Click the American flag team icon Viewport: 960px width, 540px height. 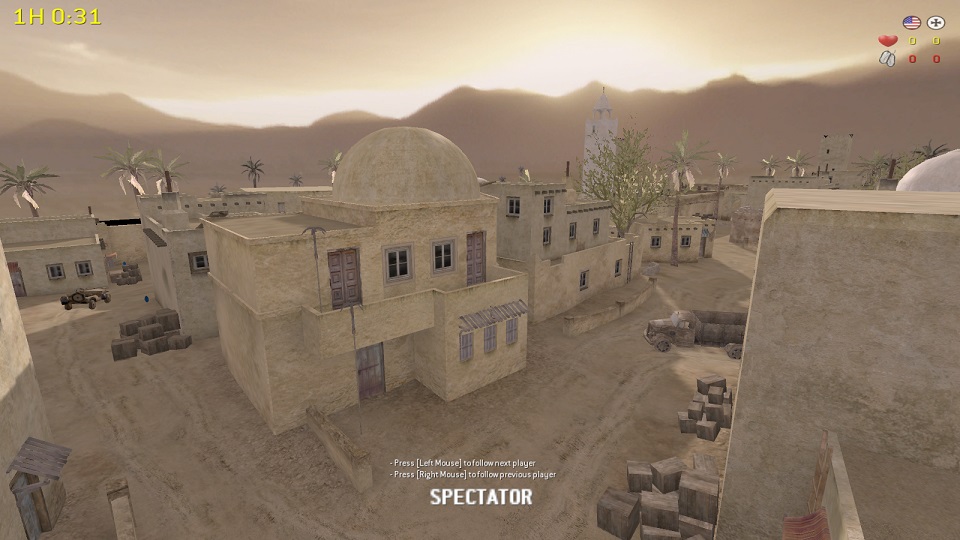pyautogui.click(x=911, y=22)
